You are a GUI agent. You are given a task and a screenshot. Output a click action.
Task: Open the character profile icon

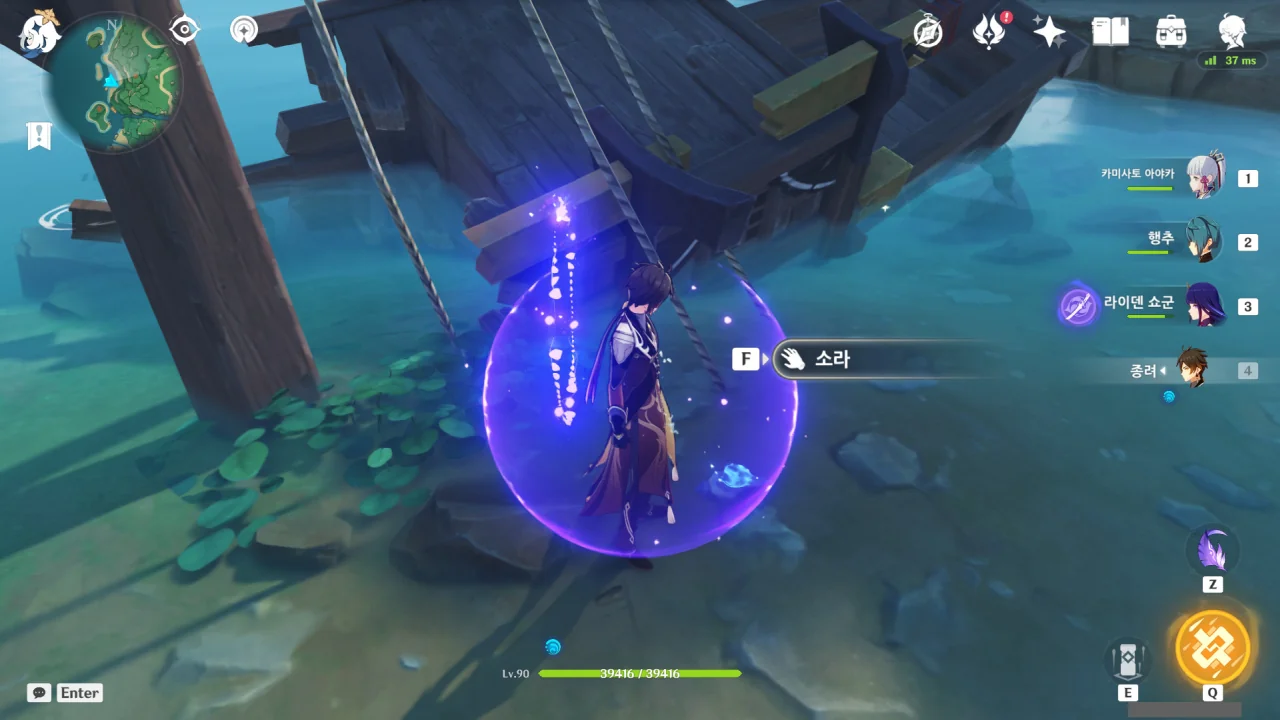click(1232, 30)
